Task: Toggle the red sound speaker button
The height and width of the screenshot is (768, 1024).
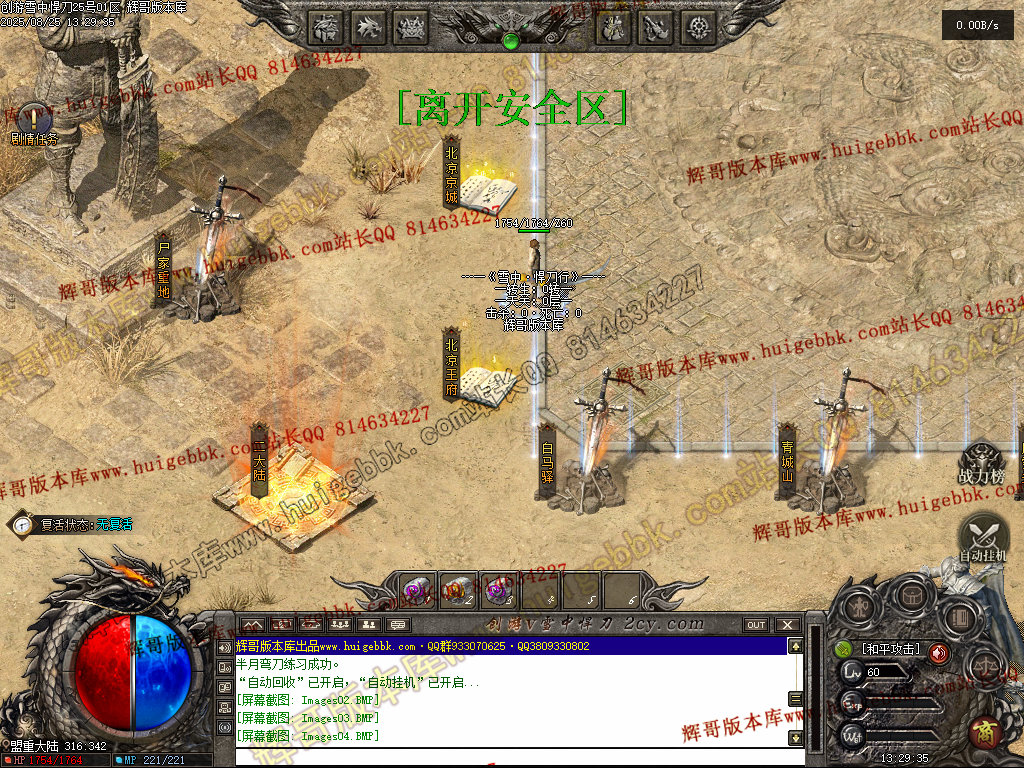Action: pyautogui.click(x=939, y=653)
